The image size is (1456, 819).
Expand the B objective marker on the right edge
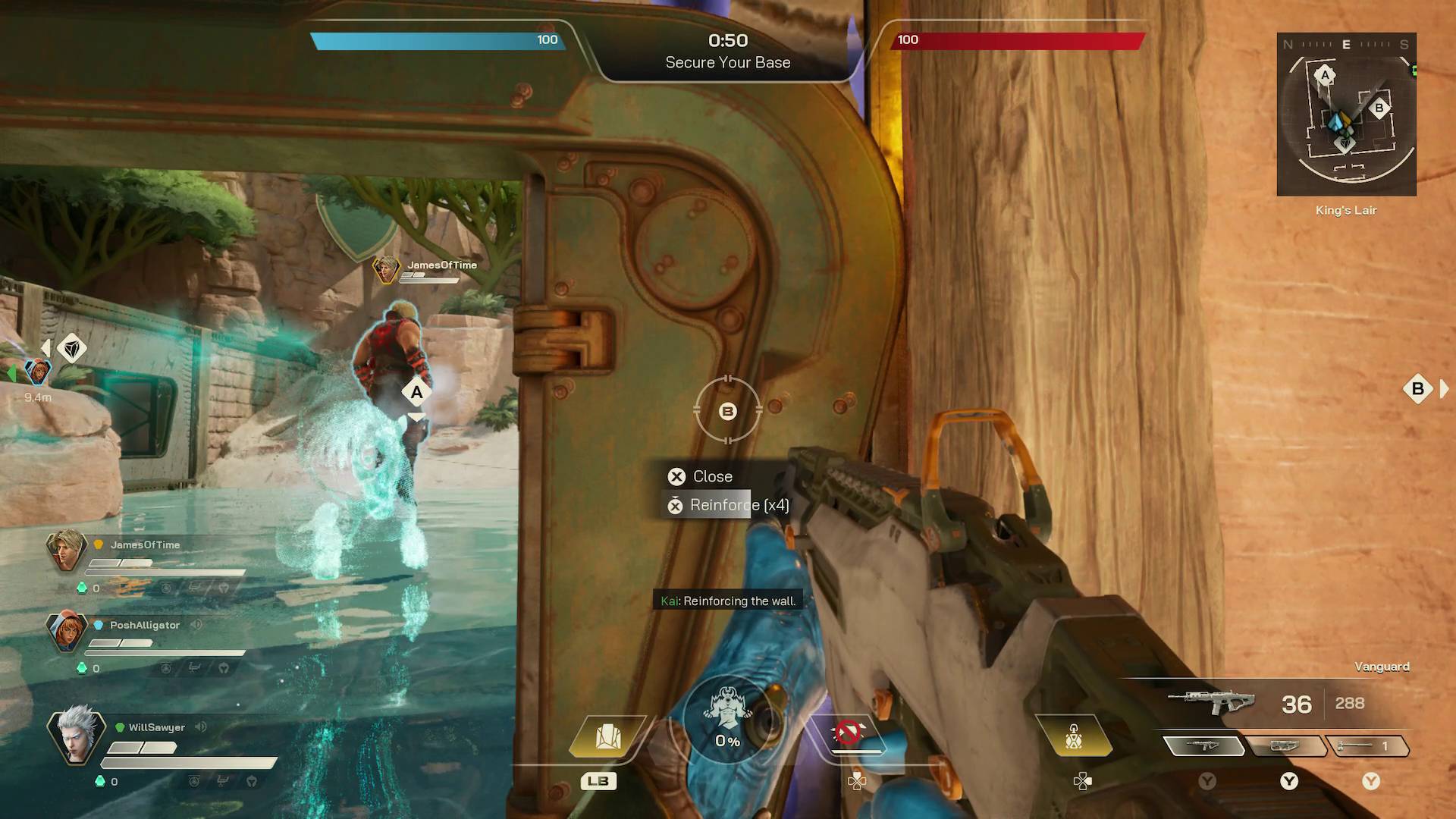(x=1417, y=389)
